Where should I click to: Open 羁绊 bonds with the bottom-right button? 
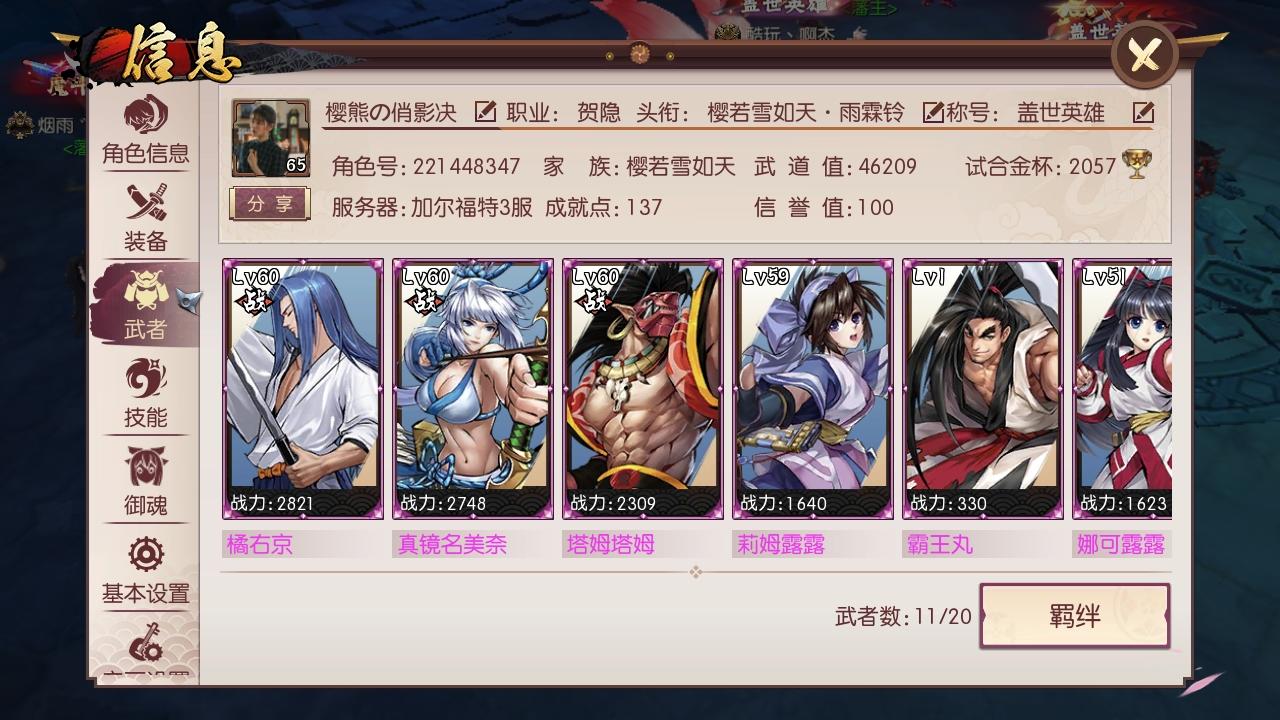1074,617
